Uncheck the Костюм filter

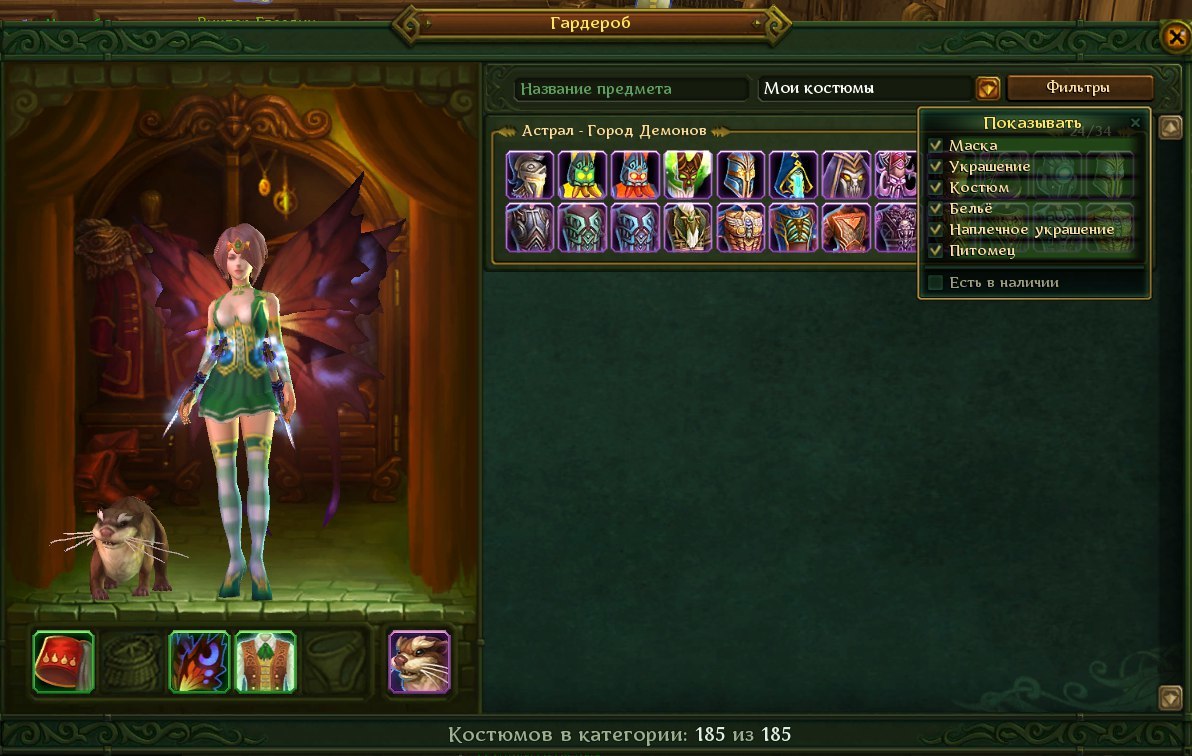[936, 187]
